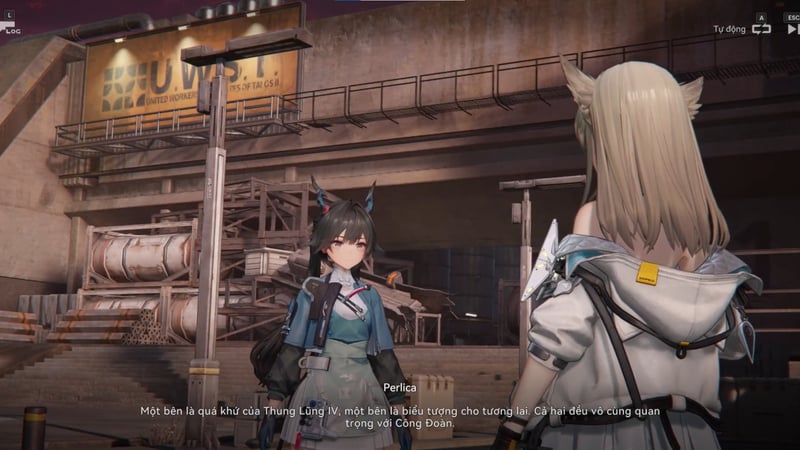This screenshot has width=800, height=450.
Task: Toggle the Tự động auto-play dialogue button
Action: coord(761,29)
